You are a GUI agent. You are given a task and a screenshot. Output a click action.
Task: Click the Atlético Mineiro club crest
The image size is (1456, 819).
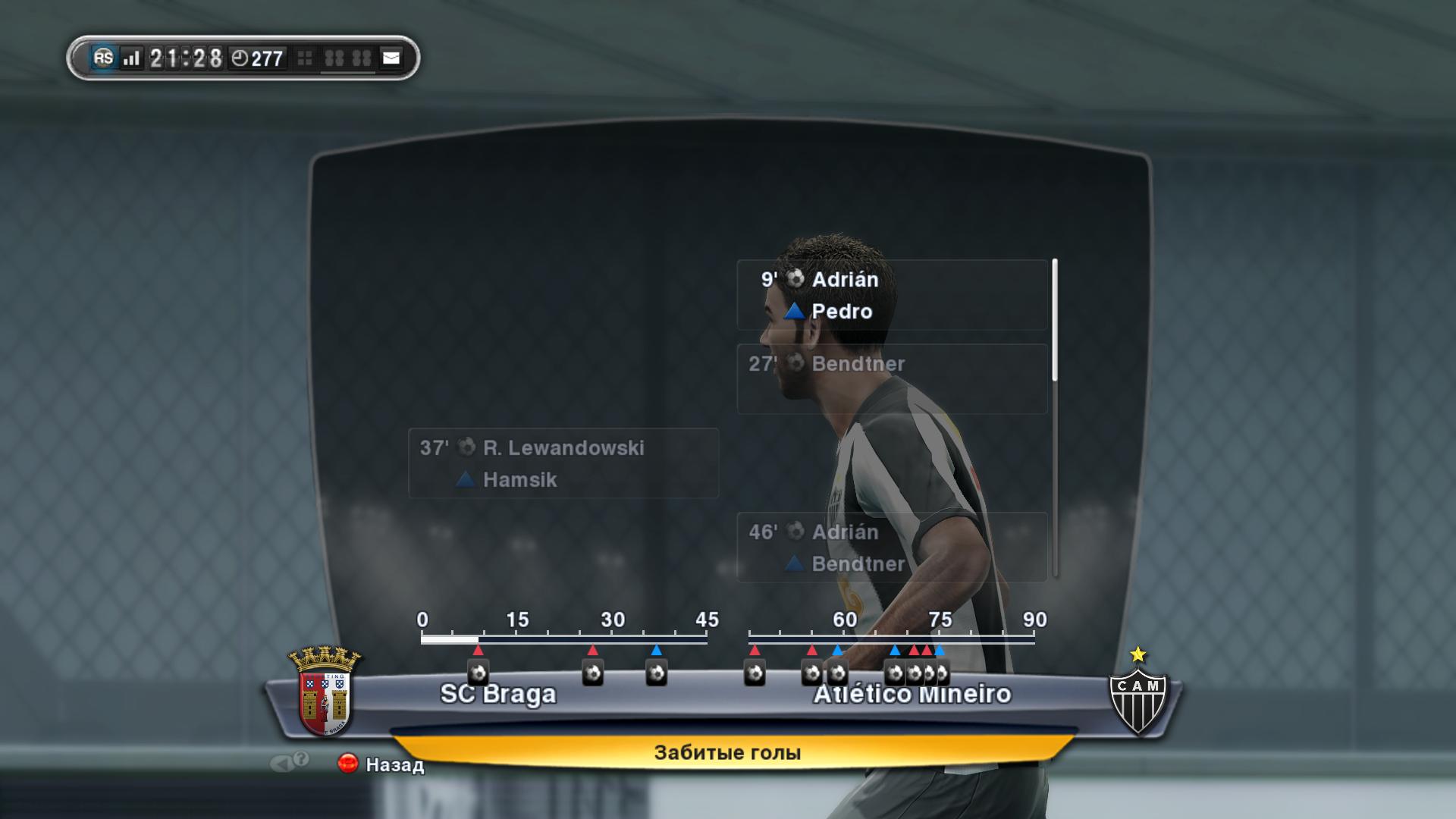point(1137,692)
